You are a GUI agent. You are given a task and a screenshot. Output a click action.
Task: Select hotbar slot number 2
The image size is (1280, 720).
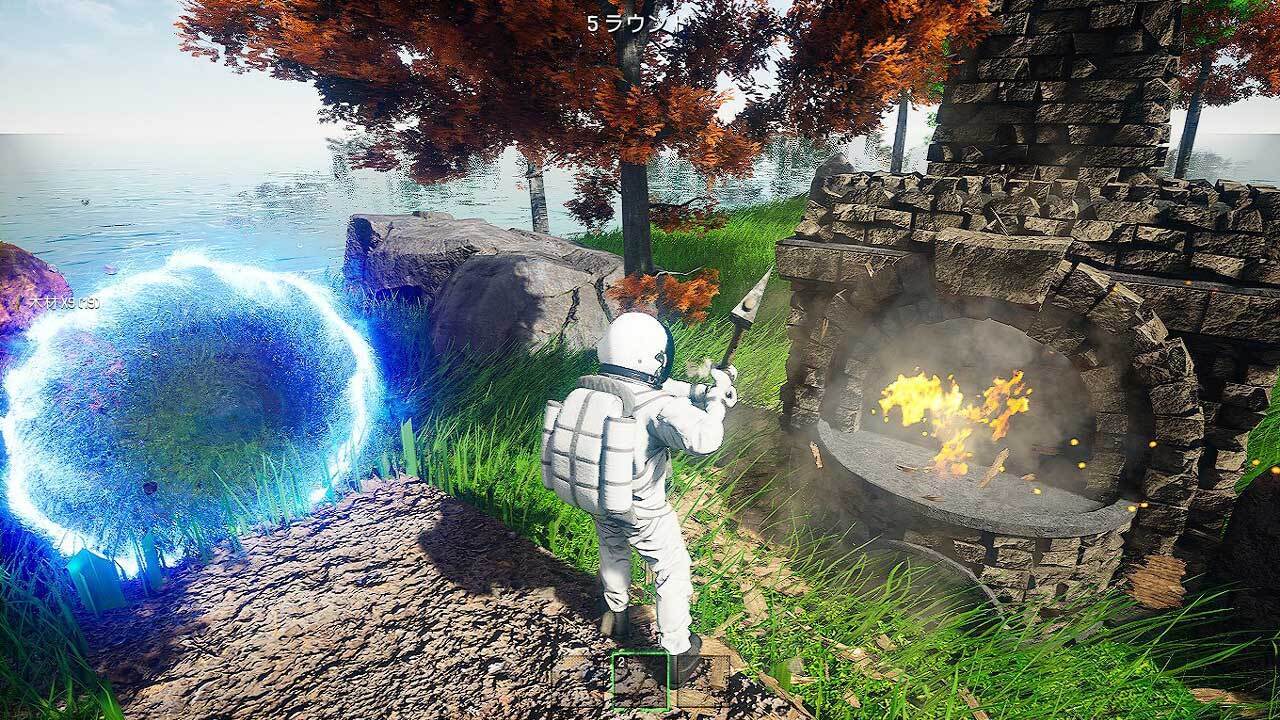click(x=640, y=682)
